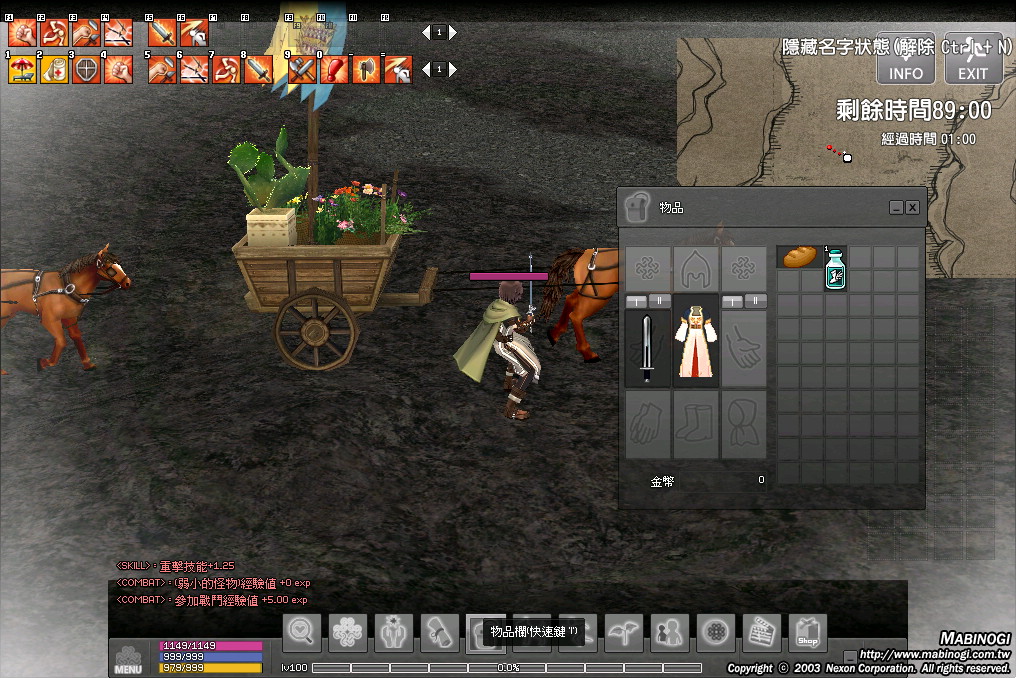Select the teal potion bottle in inventory

(x=835, y=269)
